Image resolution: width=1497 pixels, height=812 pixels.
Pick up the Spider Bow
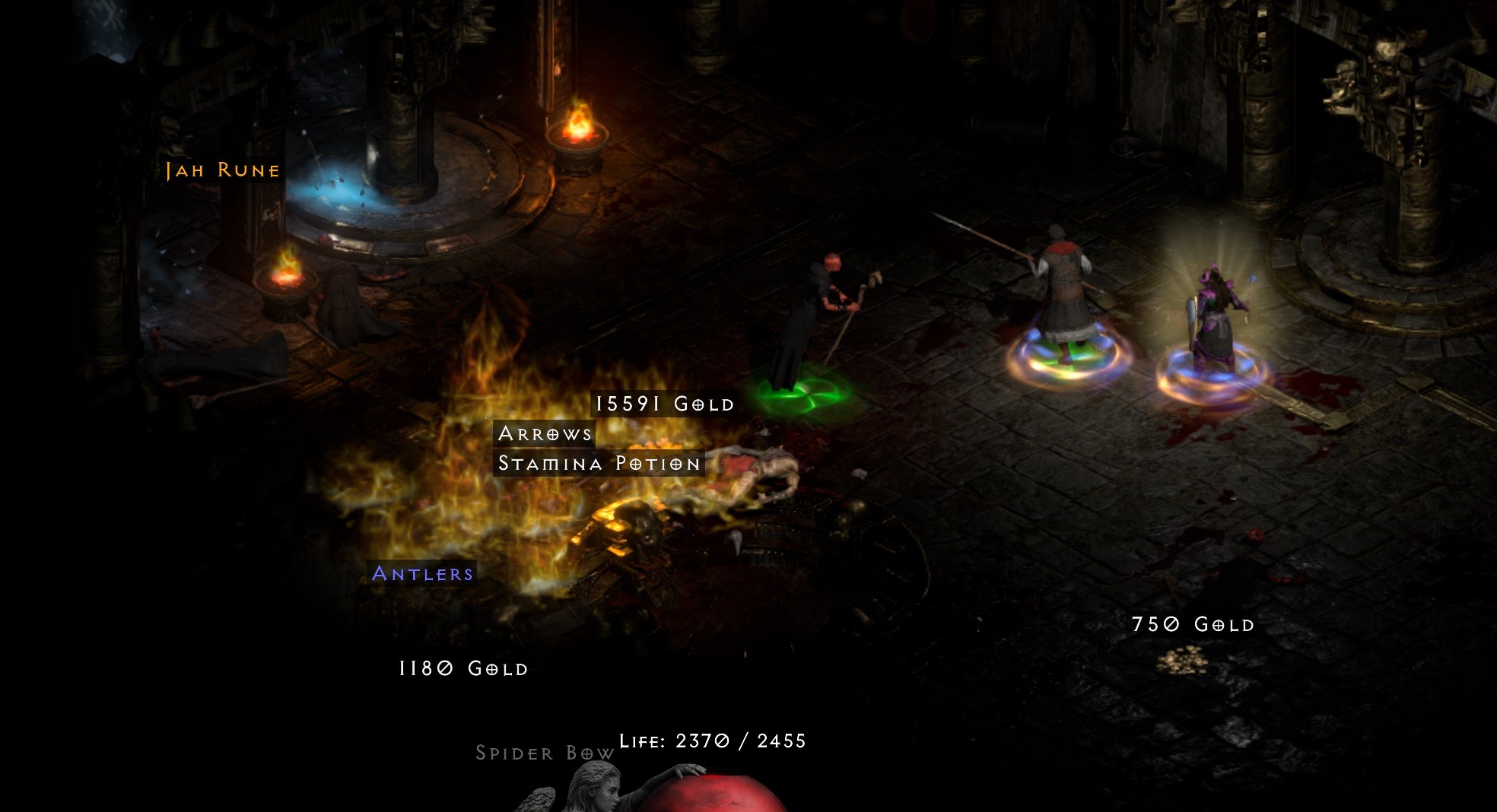tap(545, 753)
